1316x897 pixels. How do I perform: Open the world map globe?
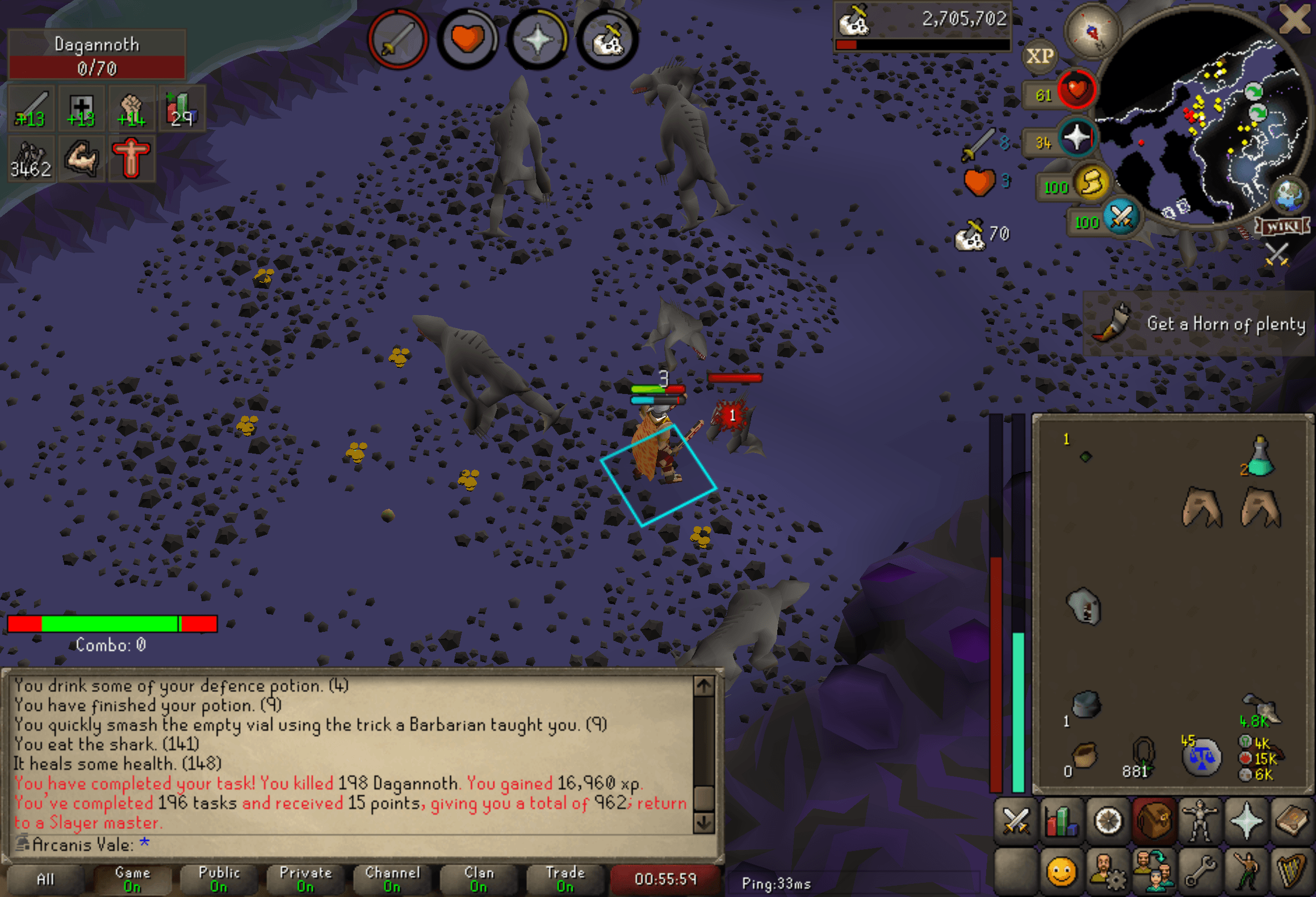[x=1289, y=194]
